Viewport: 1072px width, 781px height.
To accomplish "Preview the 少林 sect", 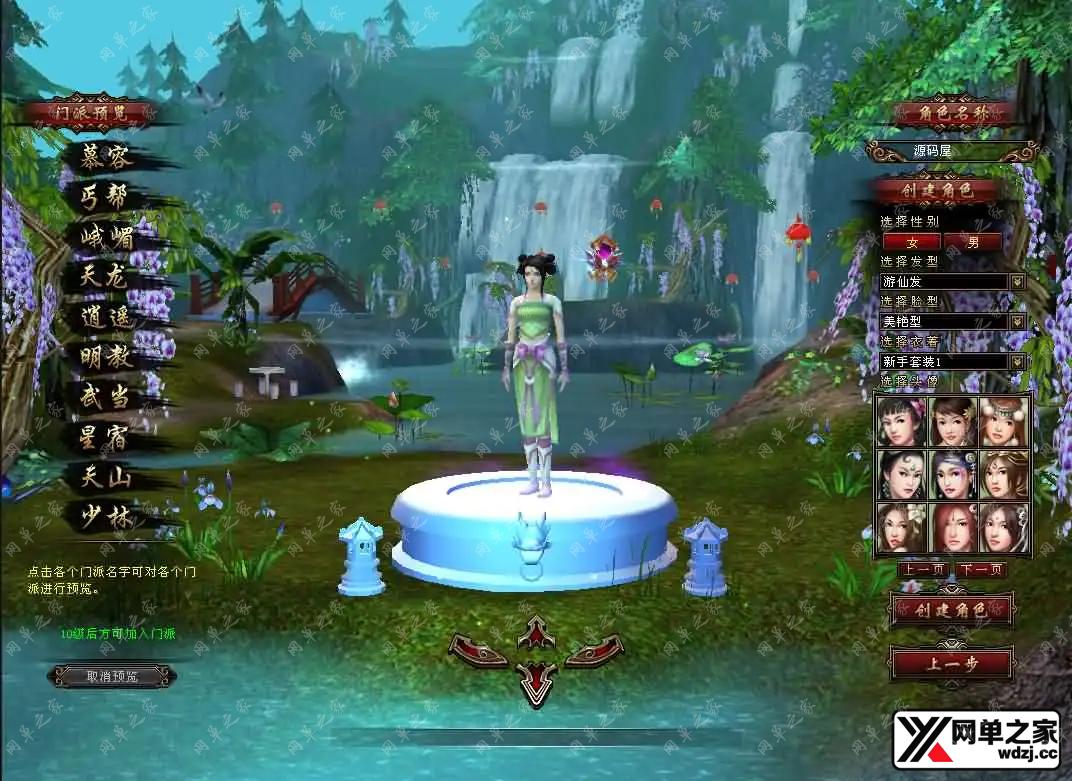I will [x=105, y=517].
